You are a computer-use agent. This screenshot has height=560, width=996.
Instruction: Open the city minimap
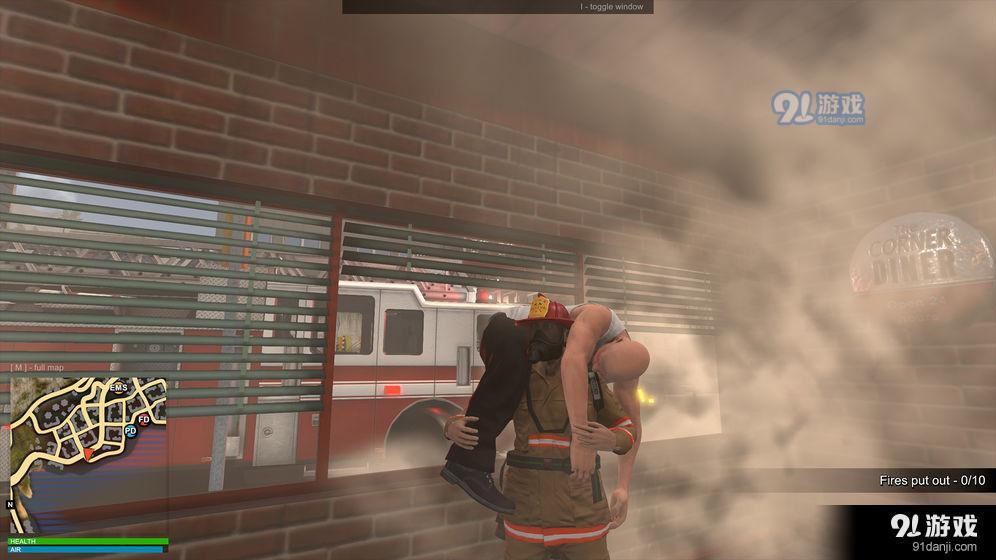pyautogui.click(x=86, y=455)
